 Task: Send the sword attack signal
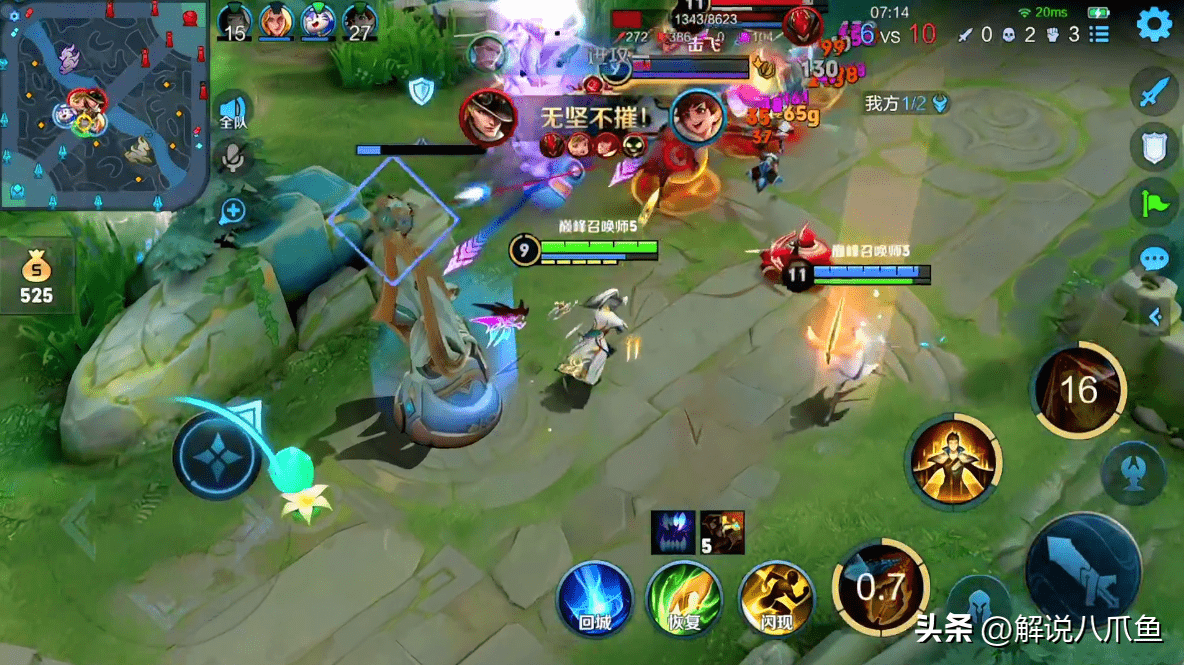pos(1156,93)
